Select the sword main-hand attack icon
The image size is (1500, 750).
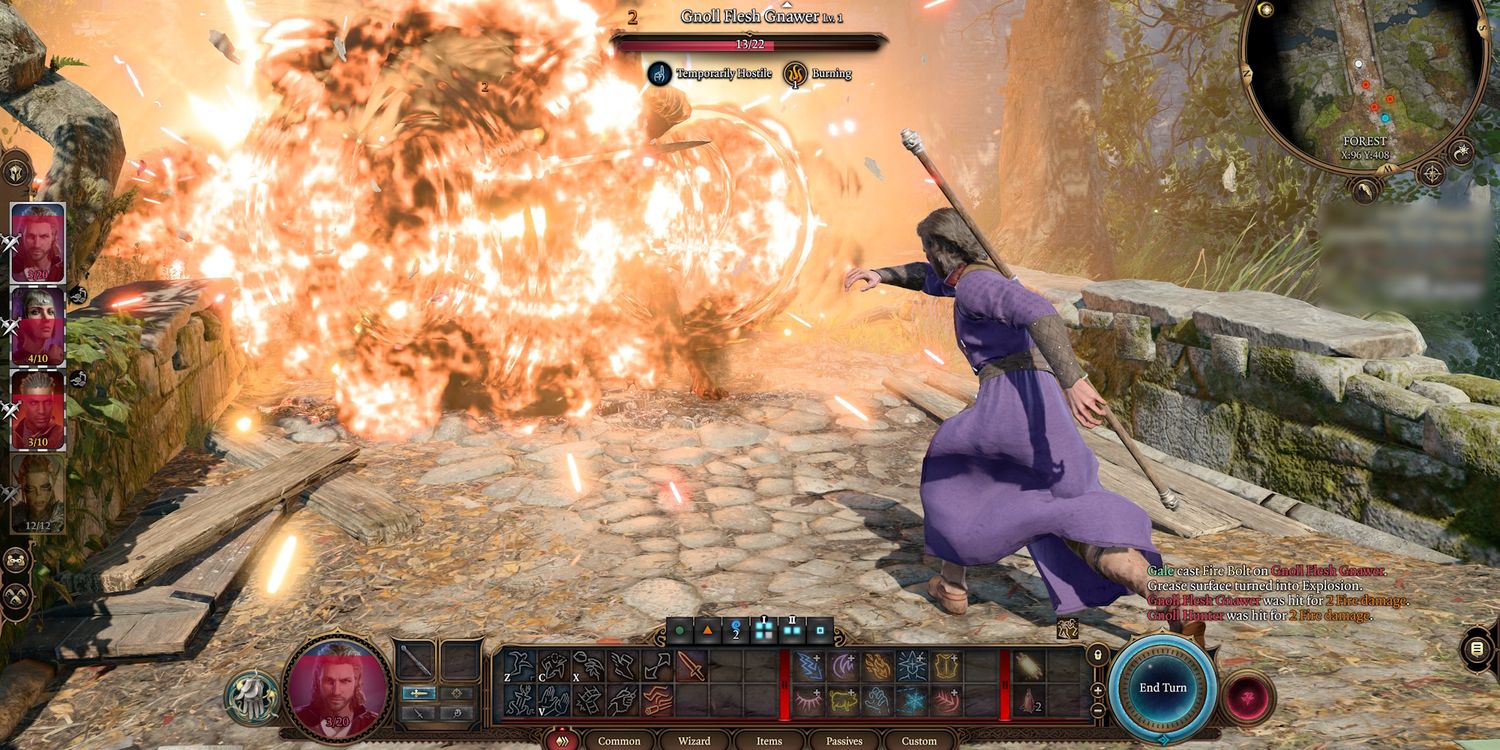[691, 665]
